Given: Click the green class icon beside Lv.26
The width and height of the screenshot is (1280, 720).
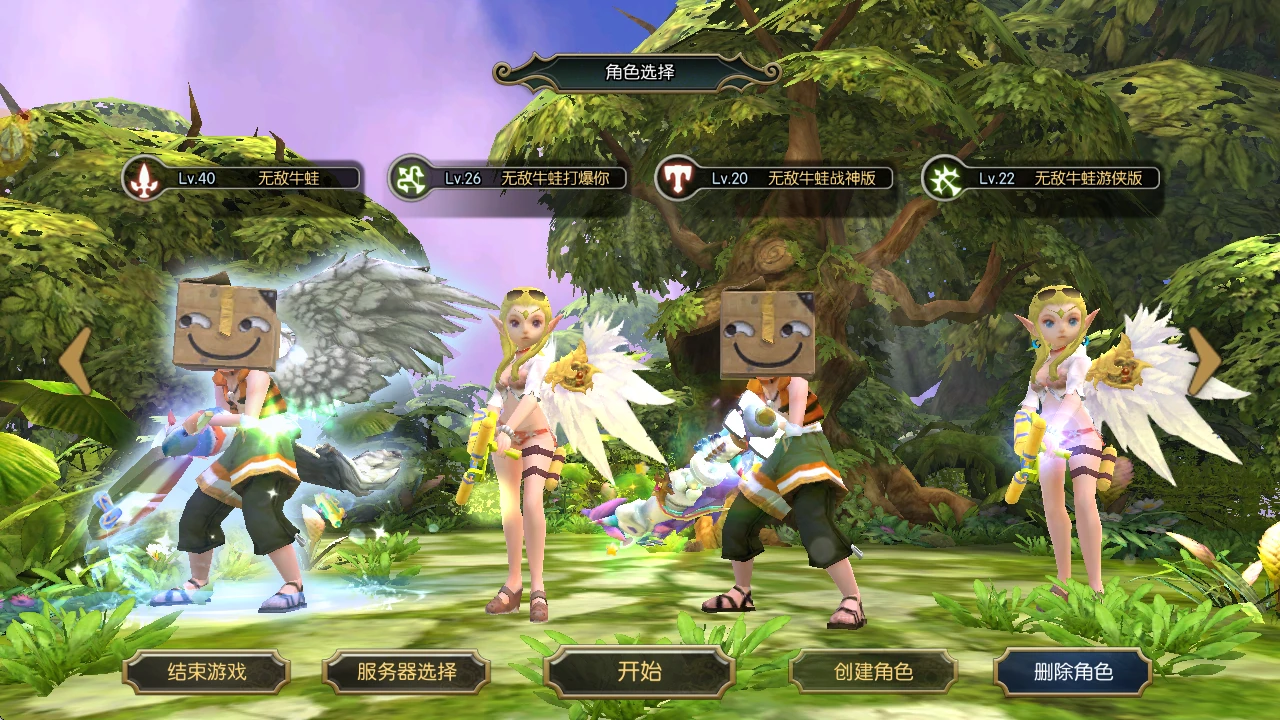Looking at the screenshot, I should click(x=411, y=178).
